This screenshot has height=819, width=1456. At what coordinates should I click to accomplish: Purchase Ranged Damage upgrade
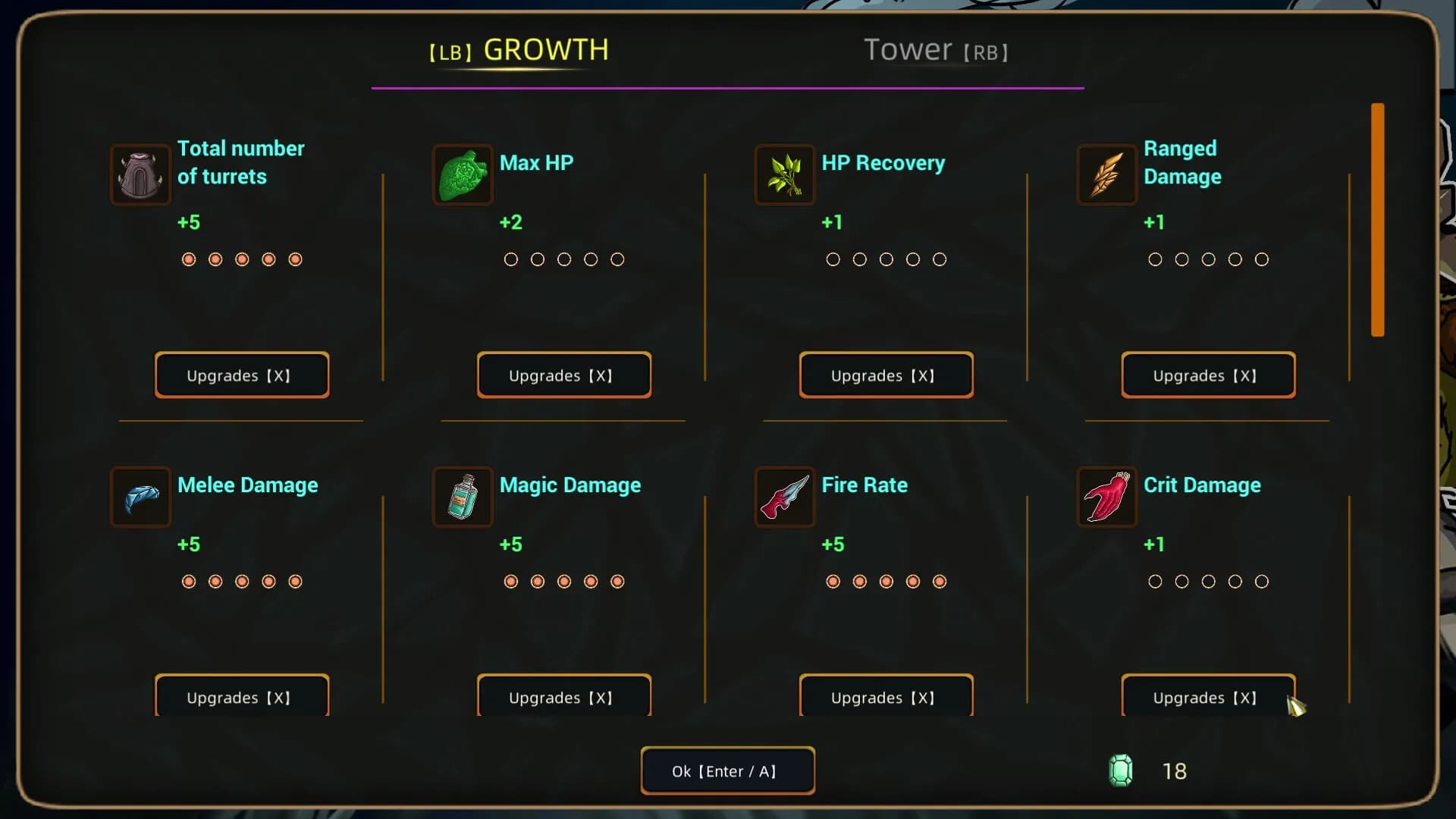1208,375
